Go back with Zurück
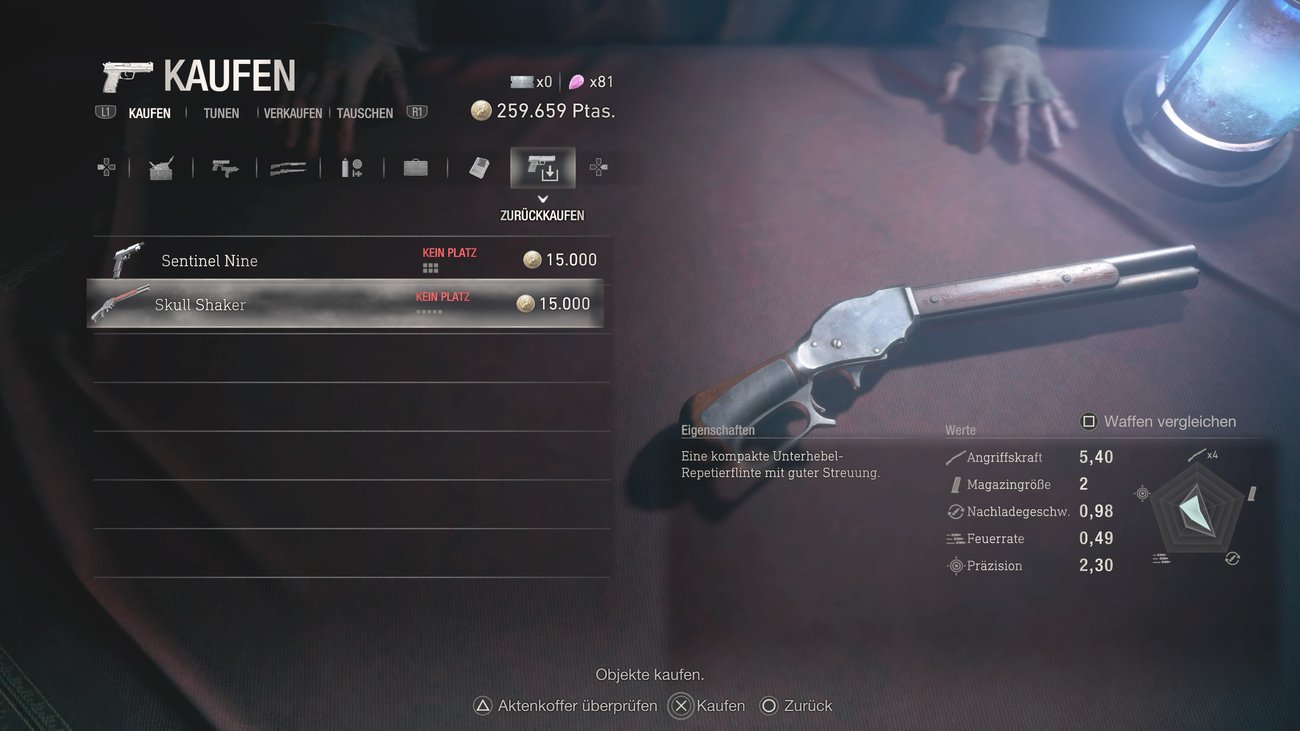Image resolution: width=1300 pixels, height=731 pixels. tap(796, 706)
